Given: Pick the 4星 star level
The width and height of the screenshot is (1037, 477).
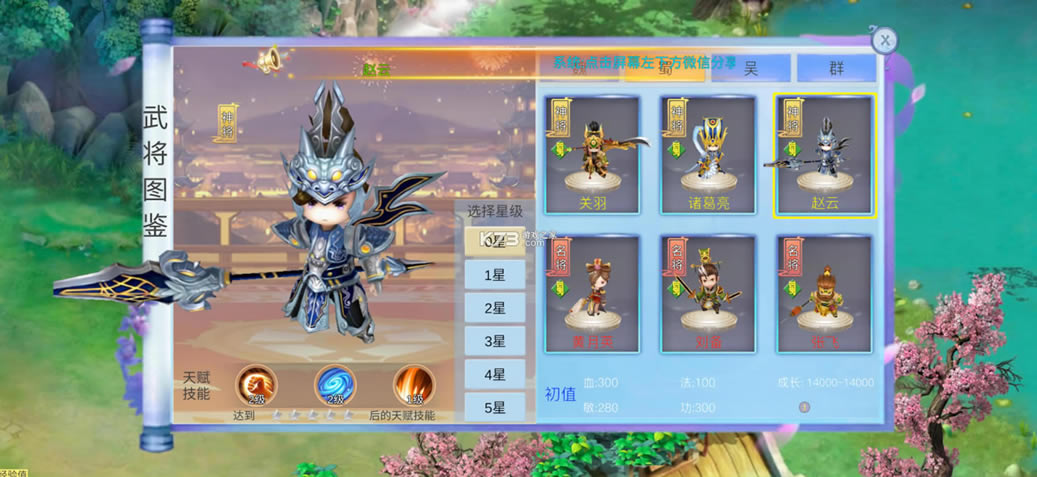Looking at the screenshot, I should 494,374.
